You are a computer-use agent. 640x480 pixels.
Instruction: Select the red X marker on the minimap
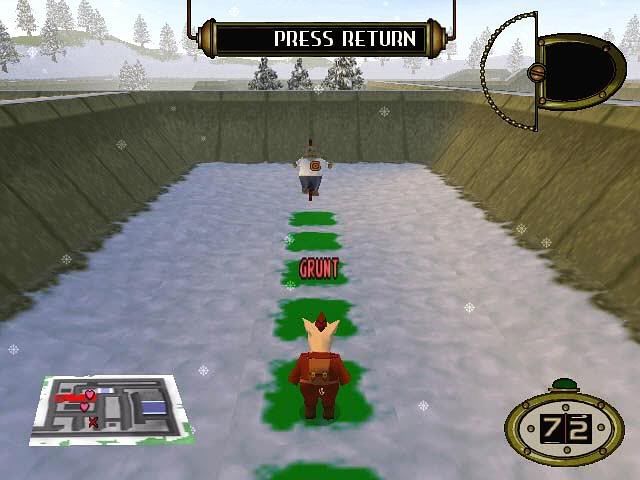tap(93, 422)
